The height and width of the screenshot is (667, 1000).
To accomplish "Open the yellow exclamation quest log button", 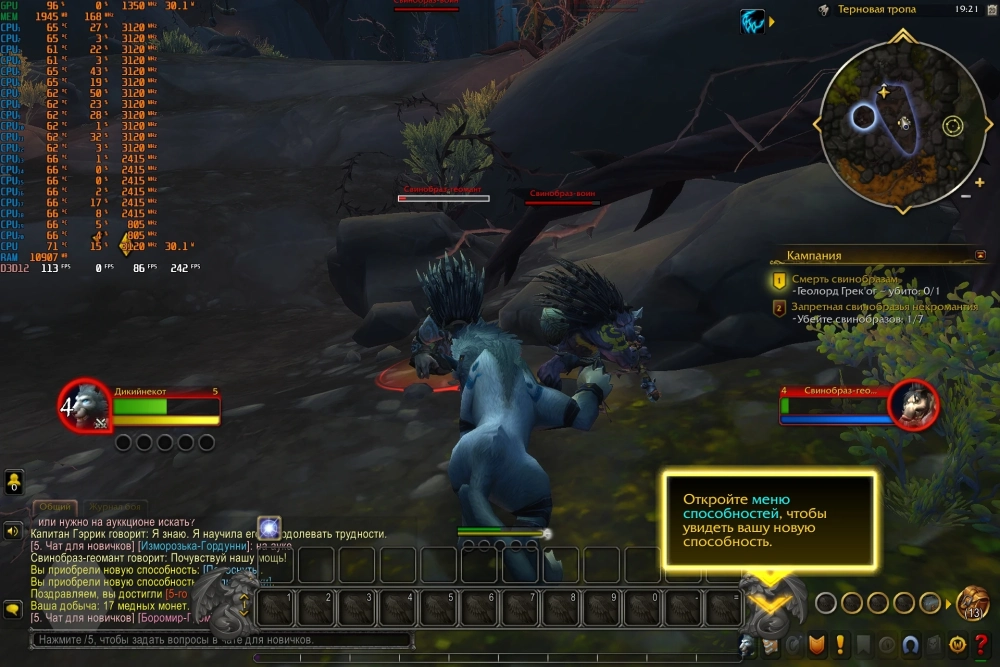I will pyautogui.click(x=839, y=645).
